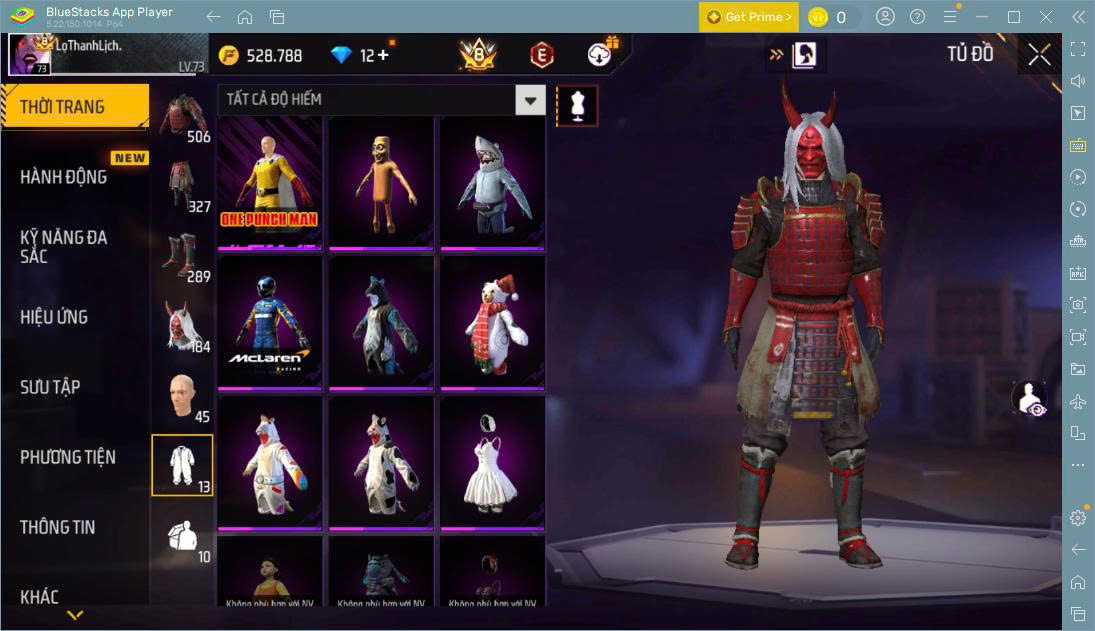Pick the white dress outfit
1095x631 pixels.
[492, 461]
